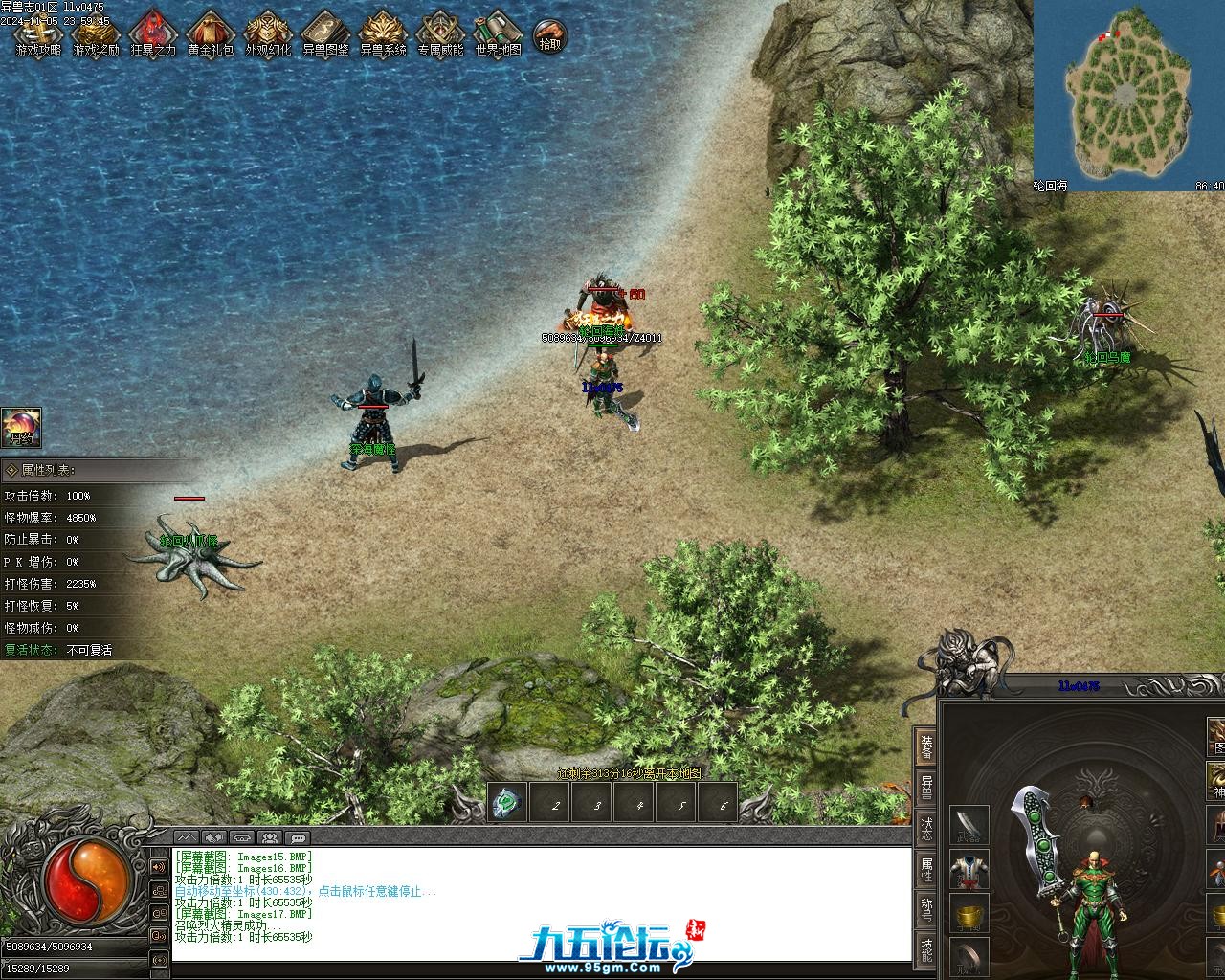Screen dimensions: 1225x980
Task: Open the 世界地图 world map
Action: (x=498, y=34)
